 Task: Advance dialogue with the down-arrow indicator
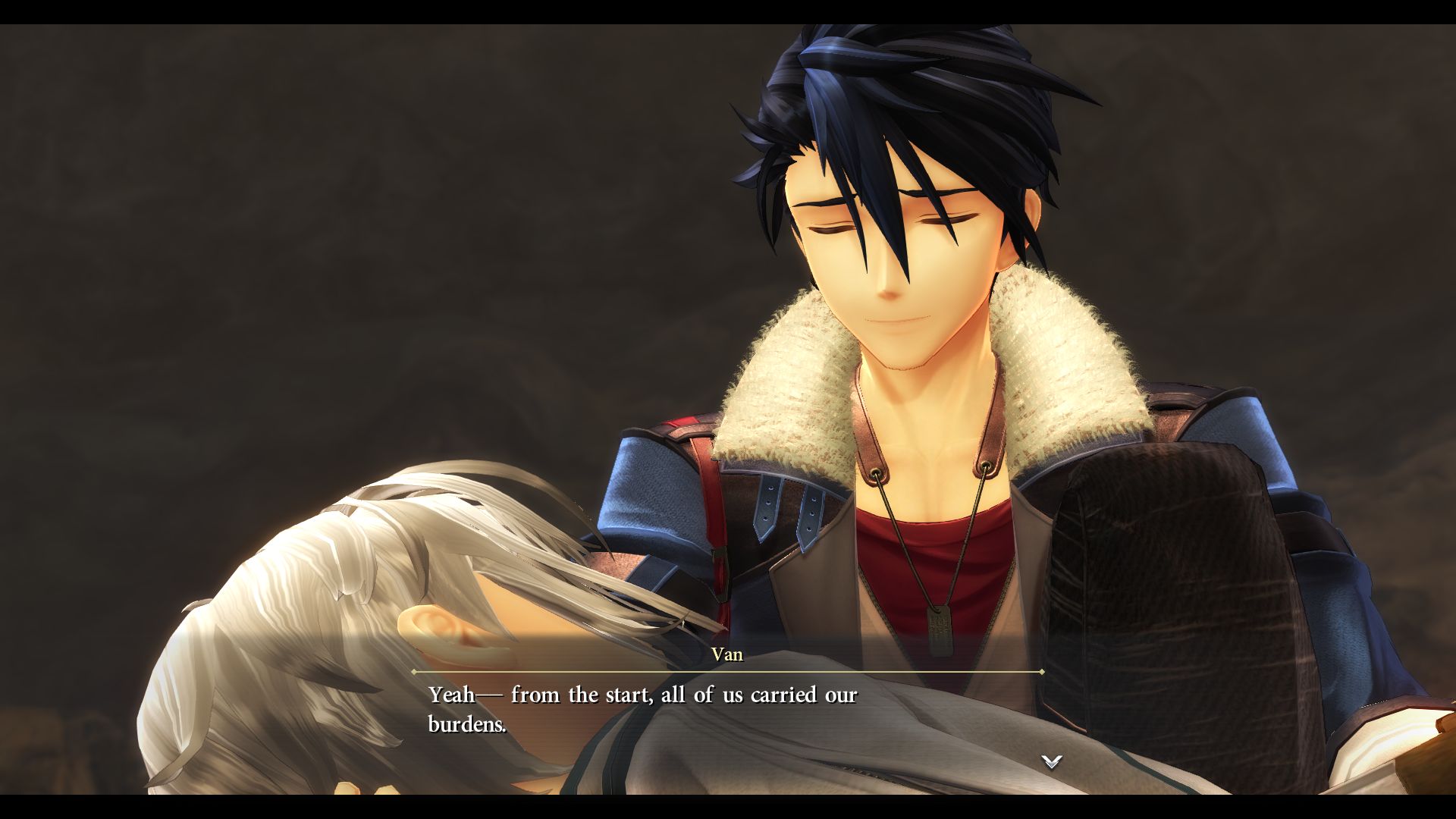click(x=1051, y=761)
